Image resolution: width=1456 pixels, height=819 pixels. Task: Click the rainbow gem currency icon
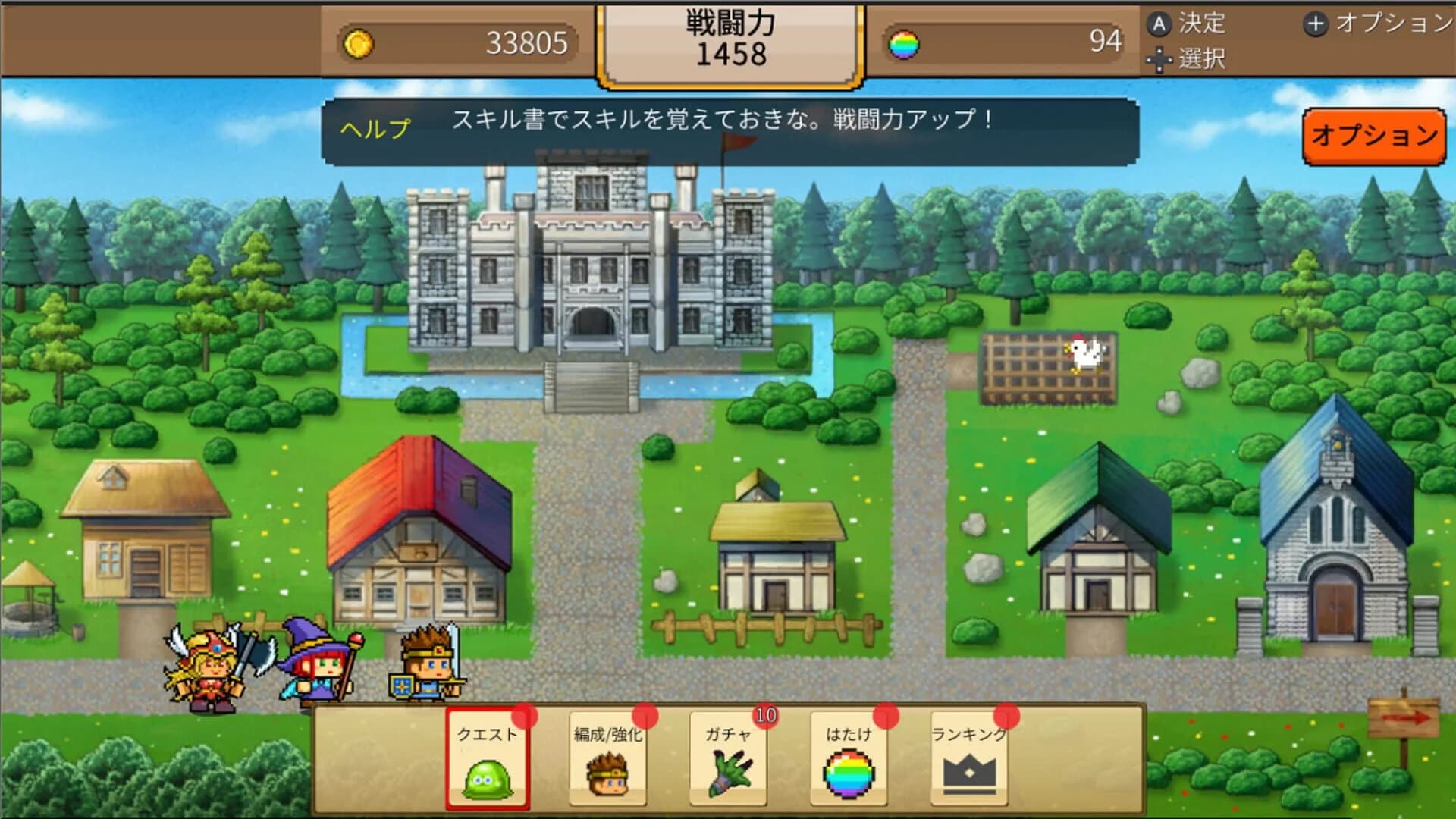[905, 42]
